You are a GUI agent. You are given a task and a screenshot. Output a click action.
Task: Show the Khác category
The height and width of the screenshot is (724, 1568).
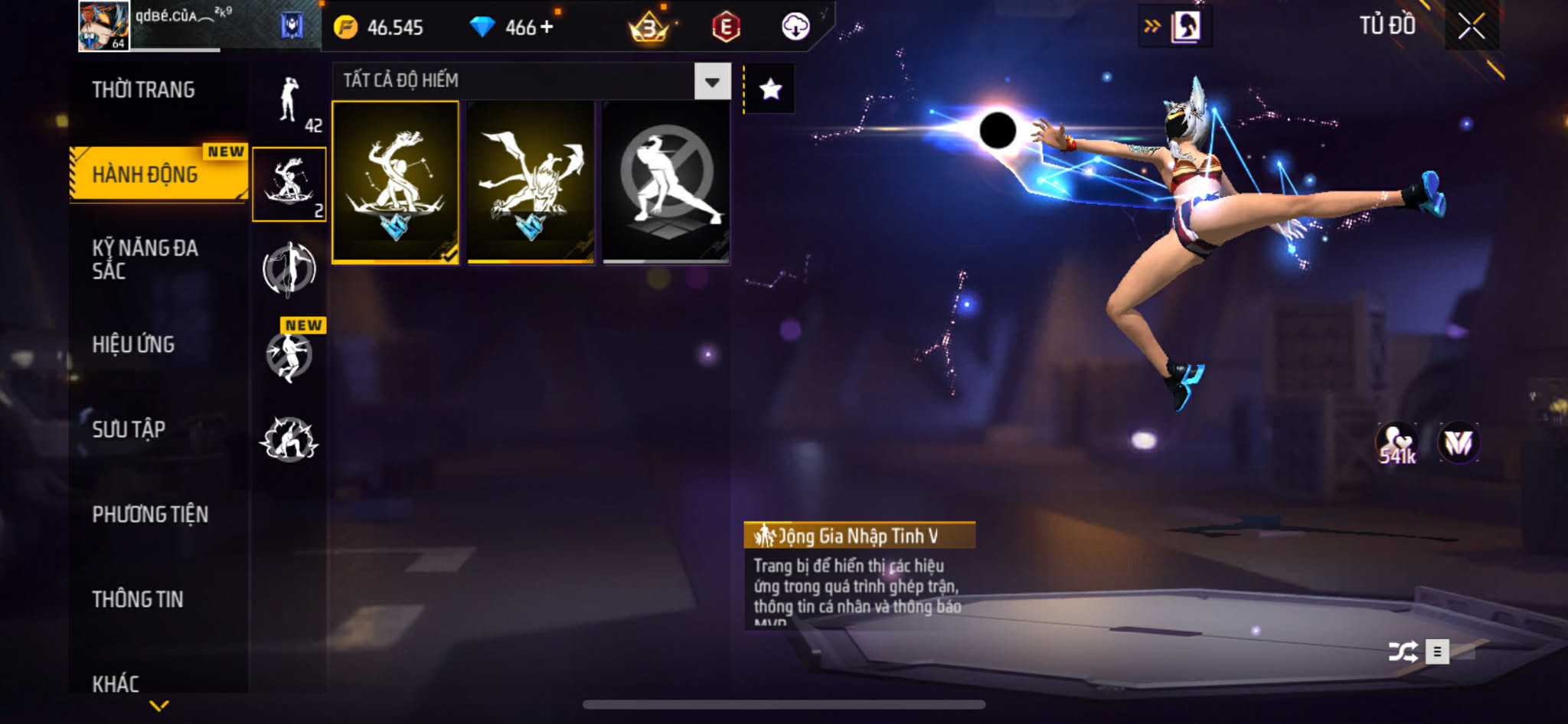pyautogui.click(x=116, y=683)
